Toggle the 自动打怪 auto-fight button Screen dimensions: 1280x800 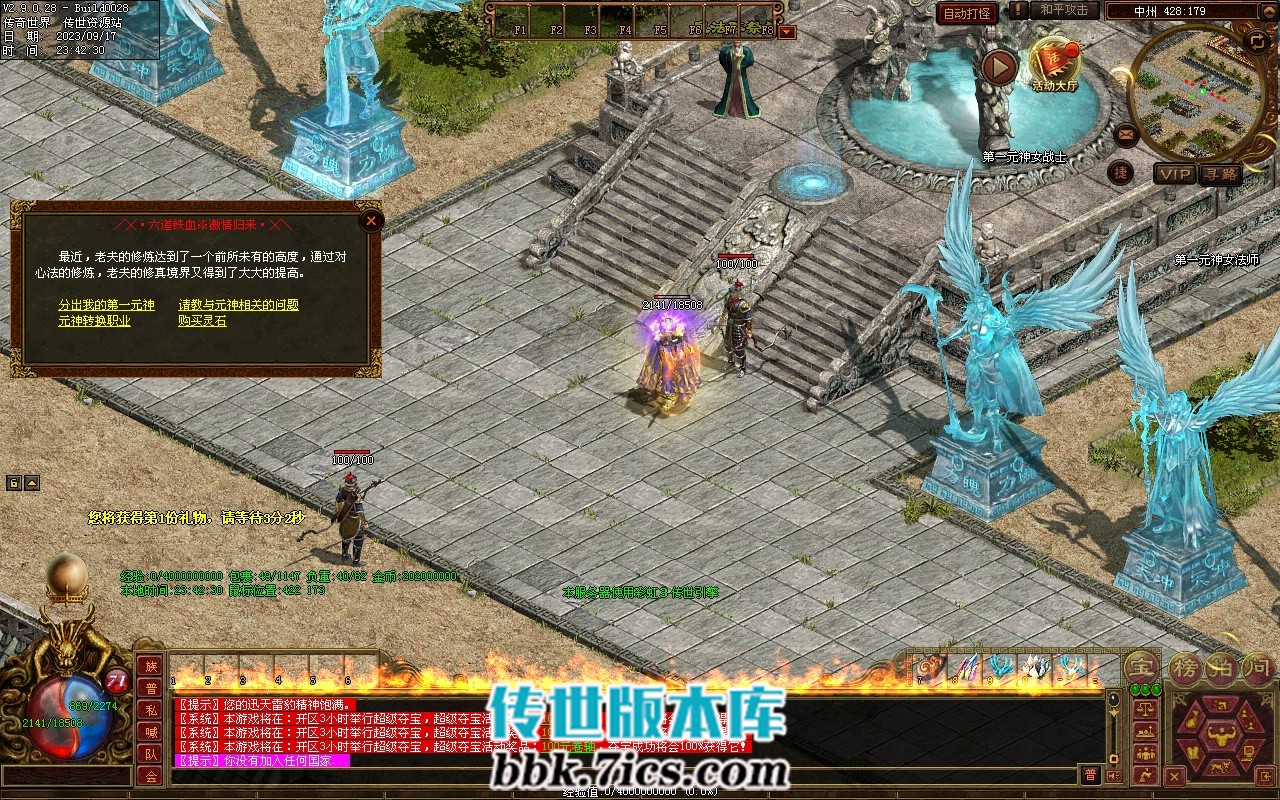click(x=967, y=13)
